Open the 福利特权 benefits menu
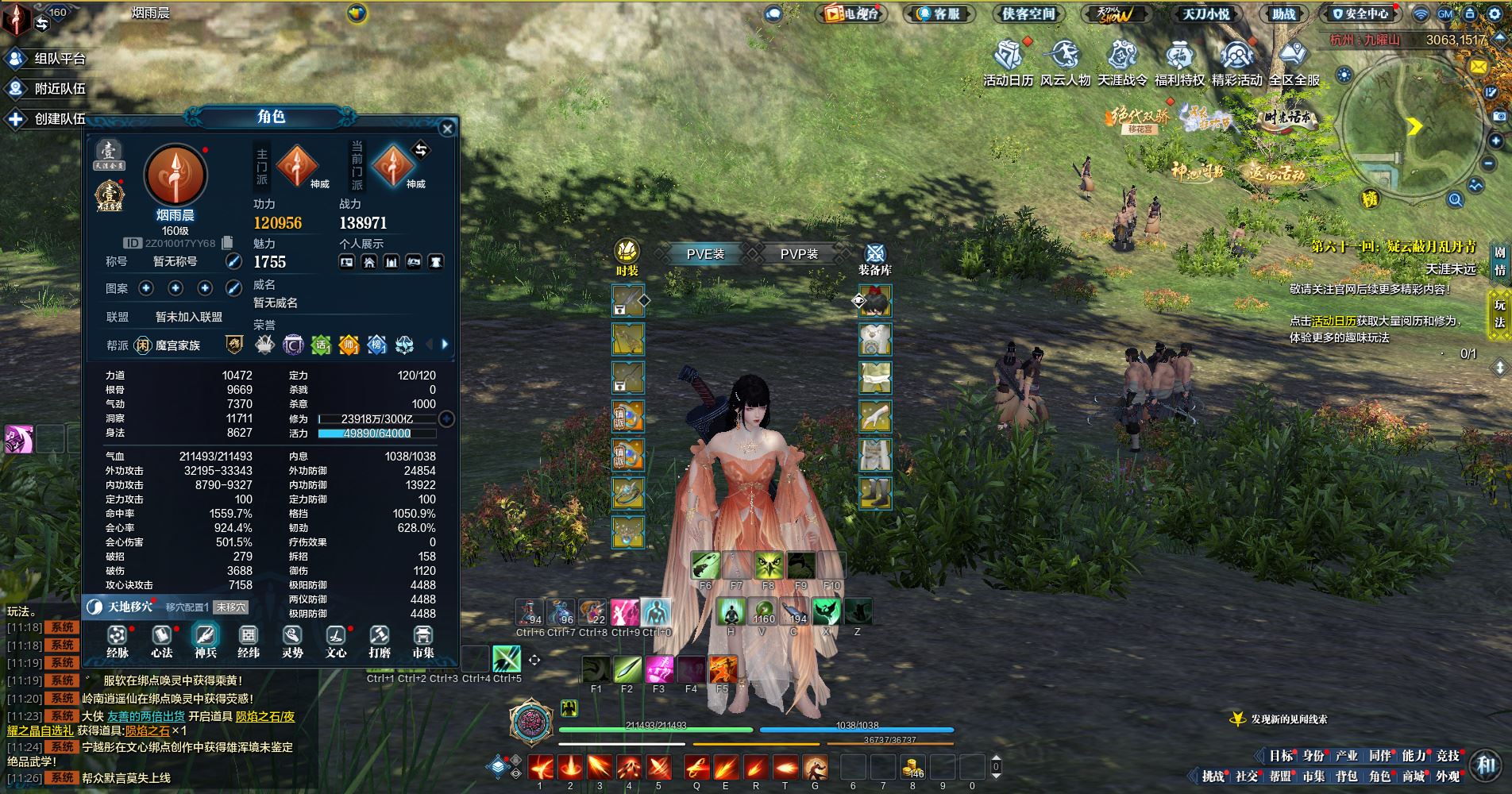The image size is (1512, 794). [1179, 64]
